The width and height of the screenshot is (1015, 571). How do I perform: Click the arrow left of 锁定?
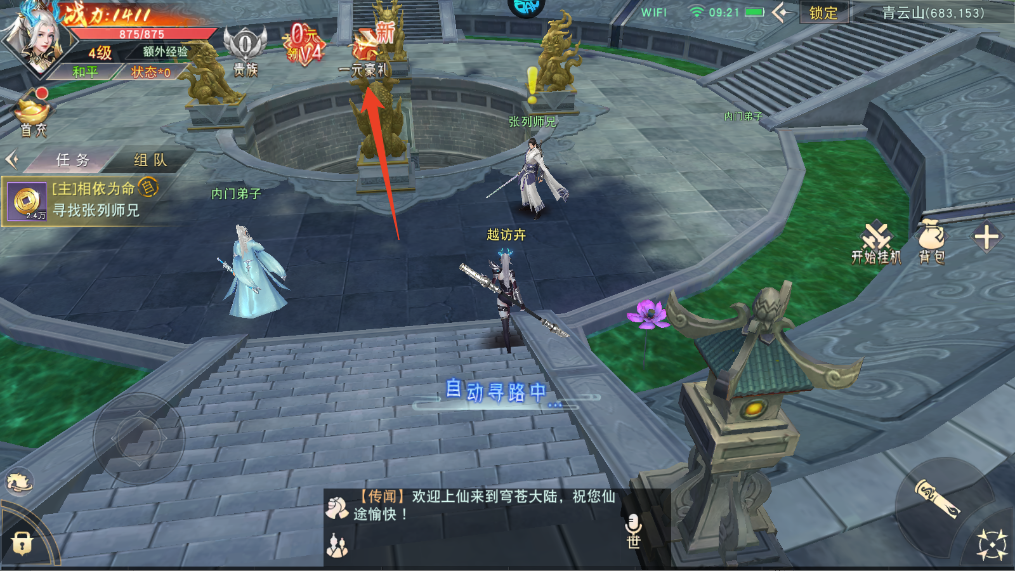[782, 13]
